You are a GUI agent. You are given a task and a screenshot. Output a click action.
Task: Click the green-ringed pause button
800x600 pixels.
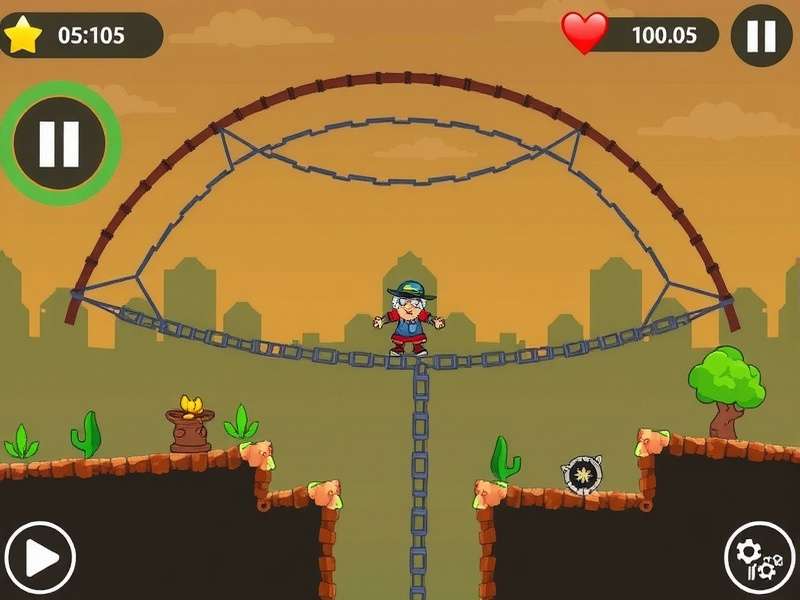pyautogui.click(x=59, y=144)
